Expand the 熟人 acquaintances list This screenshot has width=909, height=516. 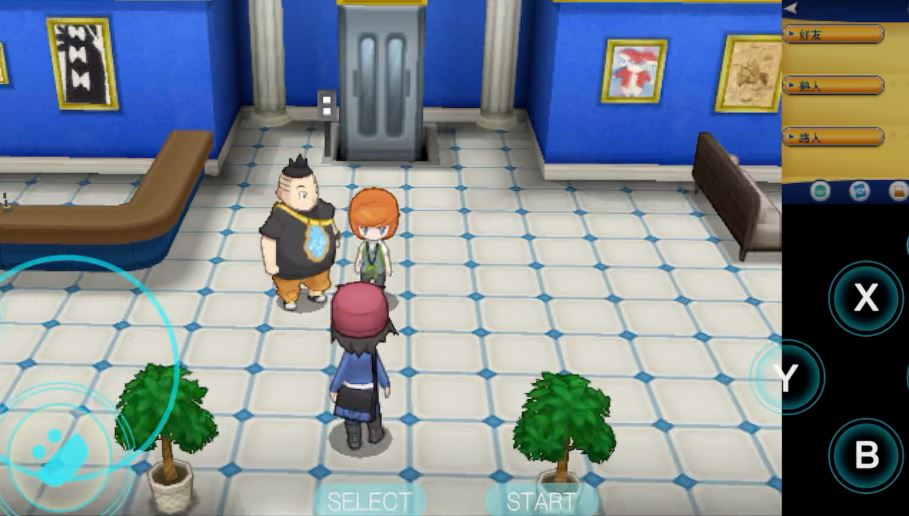tap(833, 85)
